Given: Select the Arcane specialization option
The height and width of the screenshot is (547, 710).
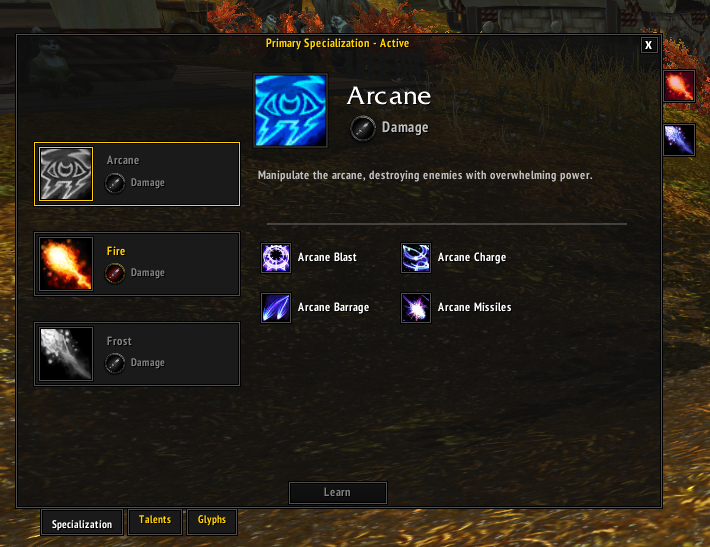Looking at the screenshot, I should tap(137, 174).
